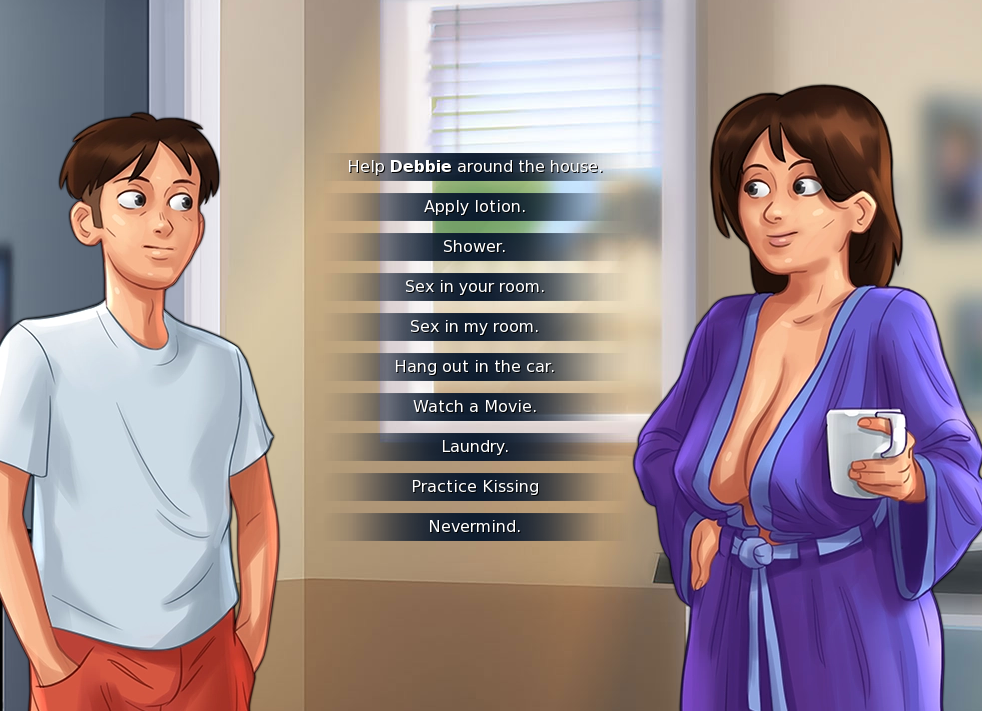Choose "Help Debbie around the house" option
982x711 pixels.
pos(475,167)
